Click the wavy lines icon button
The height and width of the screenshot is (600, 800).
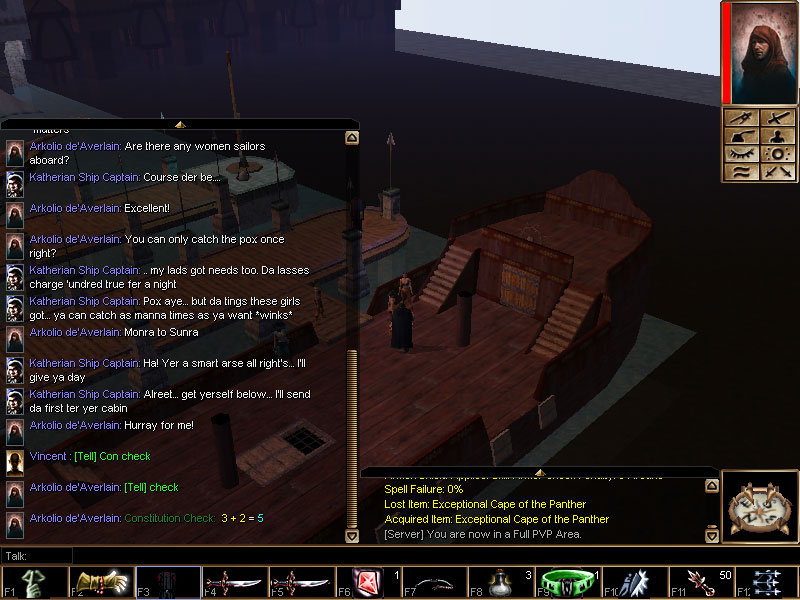tap(742, 172)
